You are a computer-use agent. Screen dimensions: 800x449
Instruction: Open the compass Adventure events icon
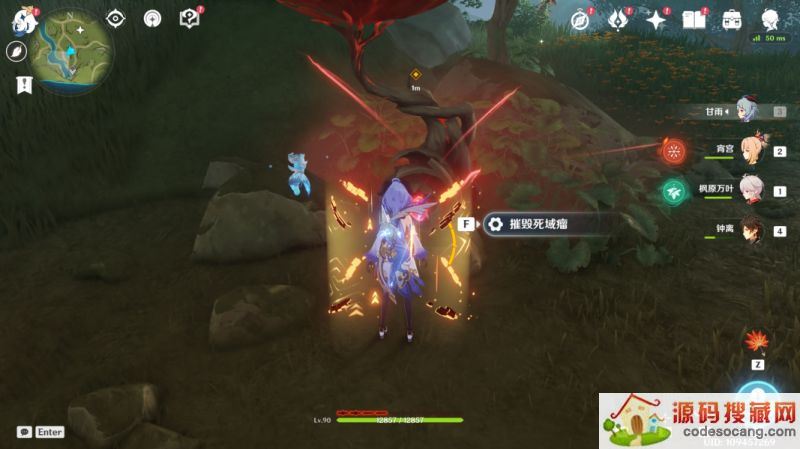tap(579, 20)
